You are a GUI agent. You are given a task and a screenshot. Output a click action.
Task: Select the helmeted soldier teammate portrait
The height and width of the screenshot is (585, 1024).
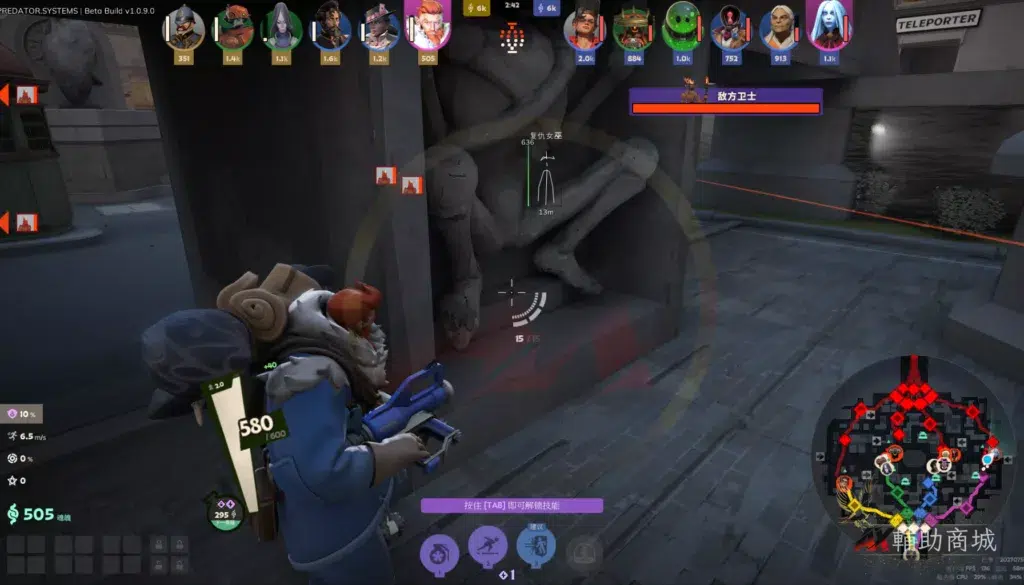click(x=185, y=26)
